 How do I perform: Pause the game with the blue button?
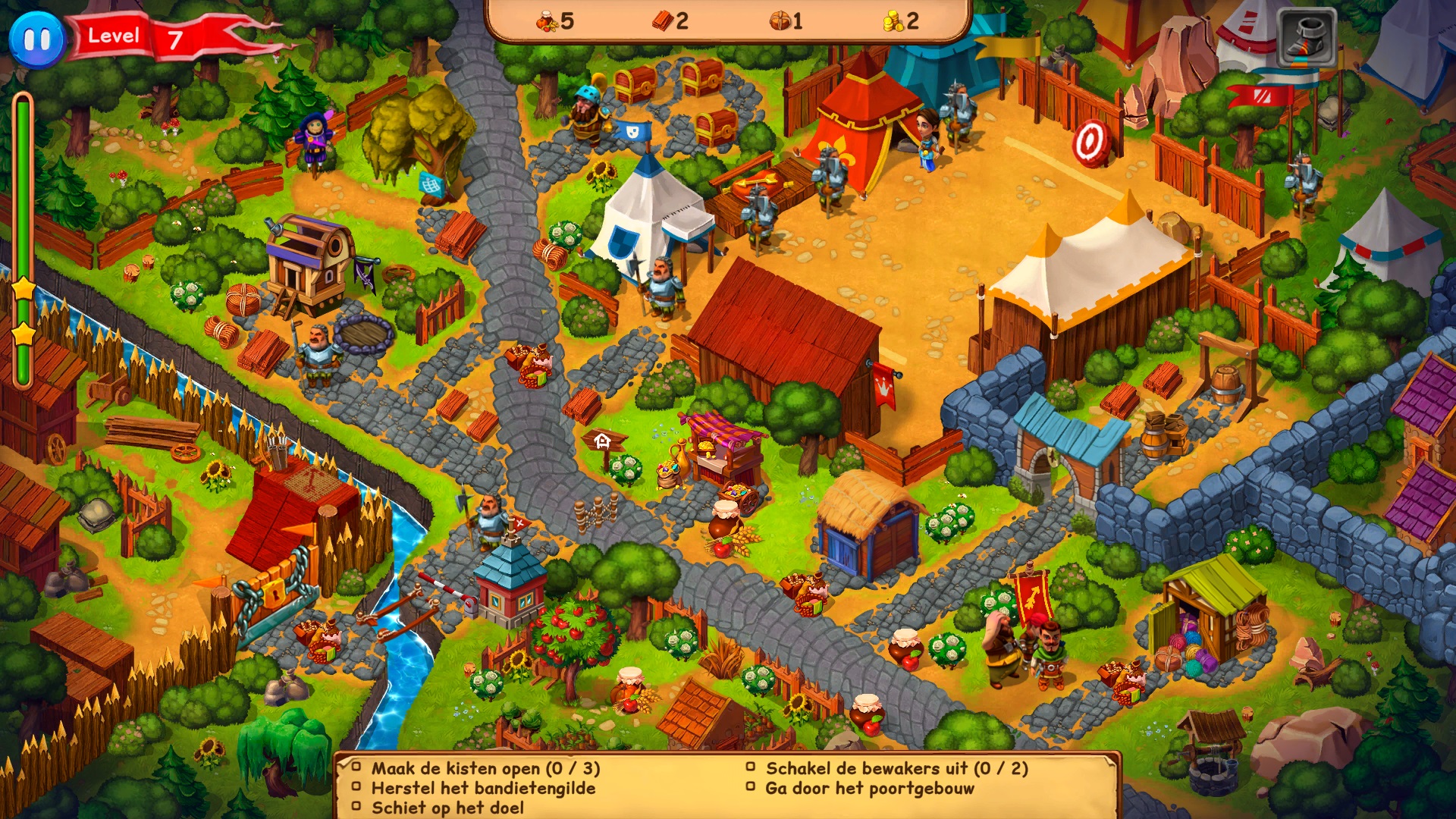36,38
